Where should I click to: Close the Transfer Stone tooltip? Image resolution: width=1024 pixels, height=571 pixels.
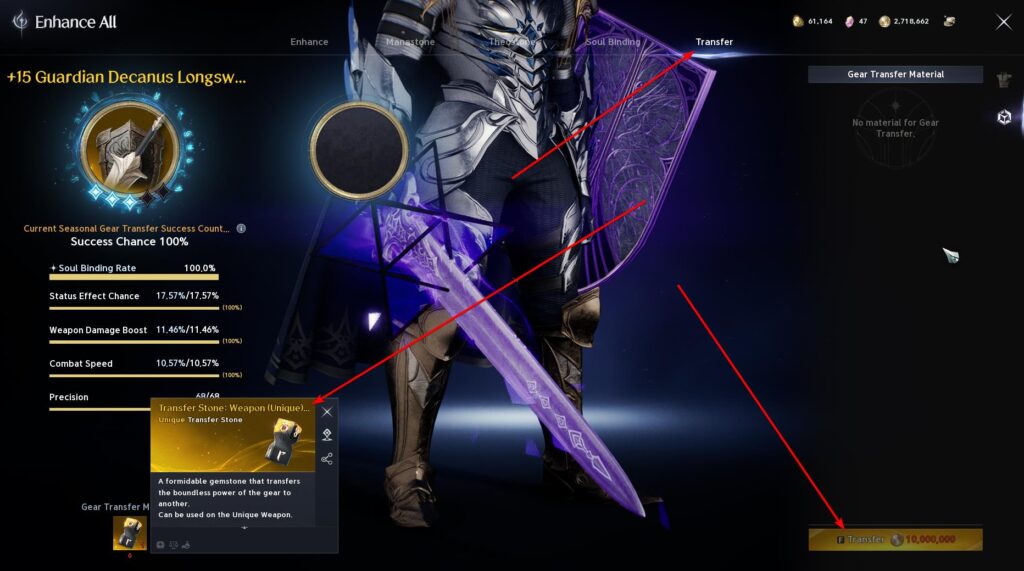[x=327, y=411]
